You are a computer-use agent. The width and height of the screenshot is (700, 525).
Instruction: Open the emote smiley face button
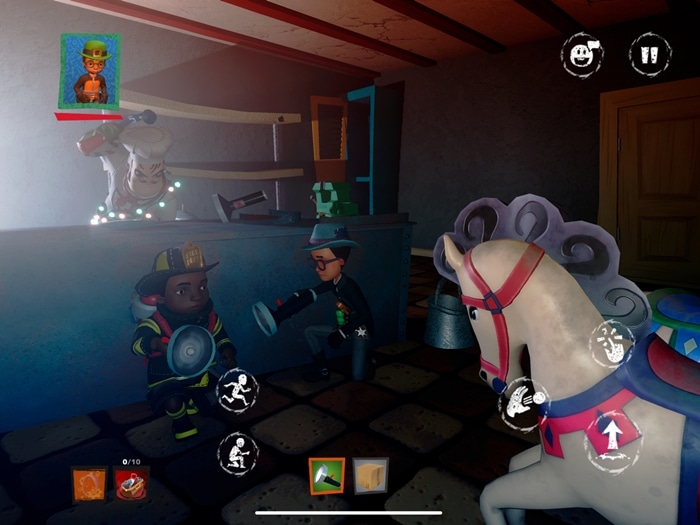tap(581, 52)
